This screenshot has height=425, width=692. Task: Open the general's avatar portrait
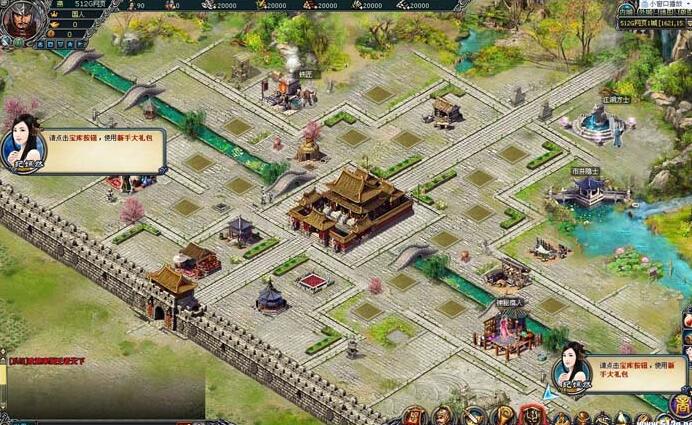[18, 20]
